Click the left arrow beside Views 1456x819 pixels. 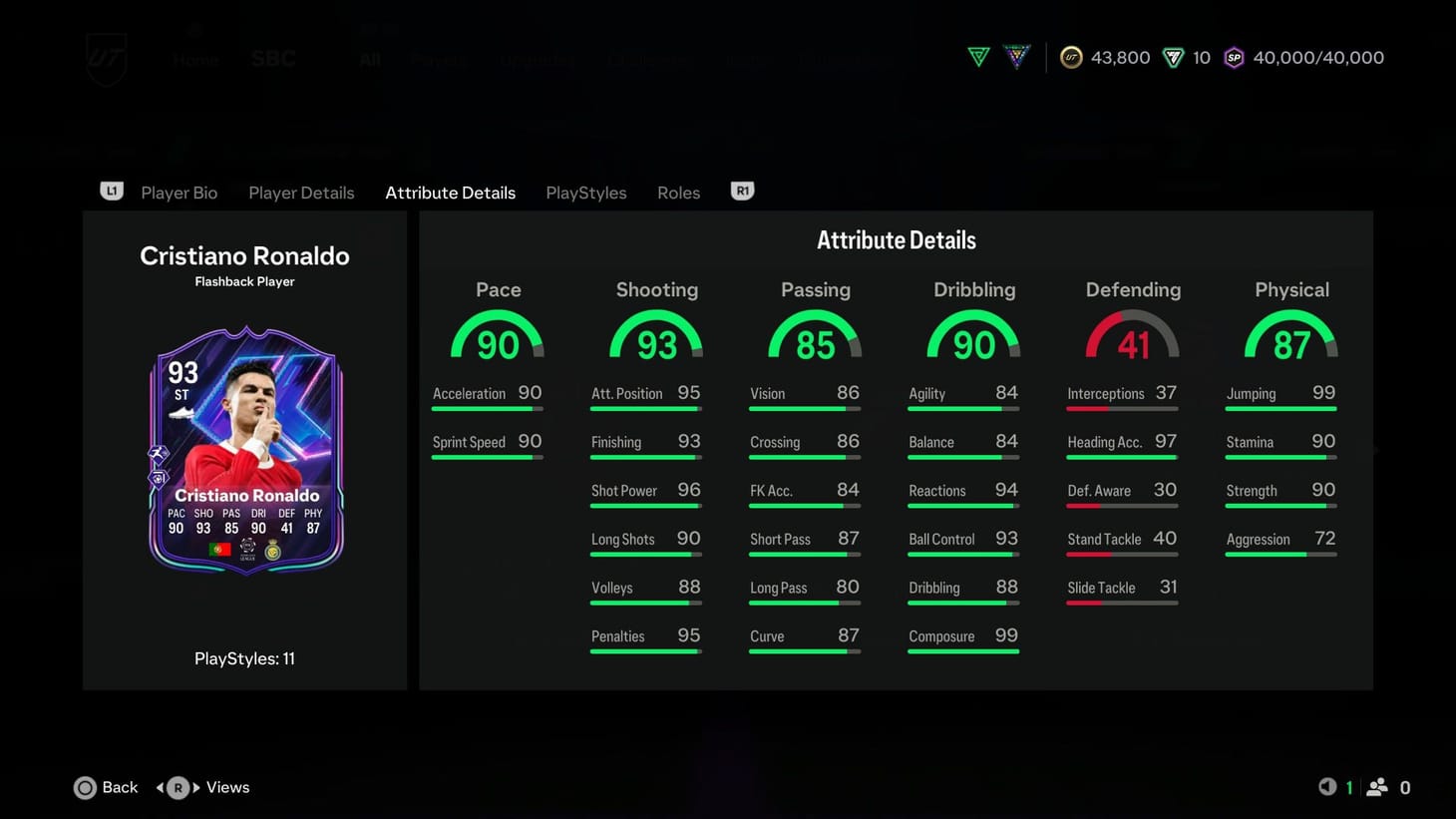(162, 787)
